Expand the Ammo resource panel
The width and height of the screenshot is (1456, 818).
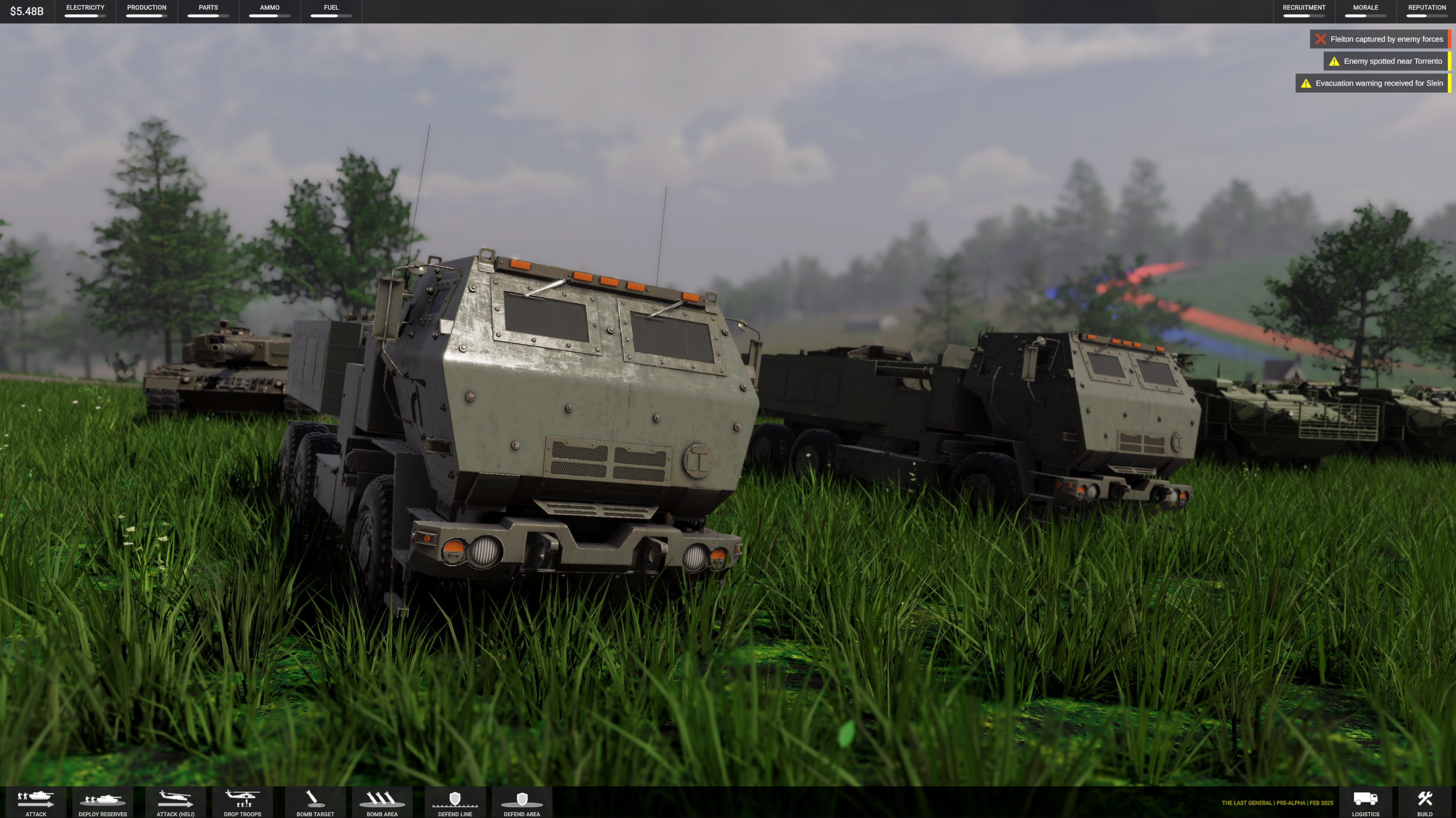(270, 11)
